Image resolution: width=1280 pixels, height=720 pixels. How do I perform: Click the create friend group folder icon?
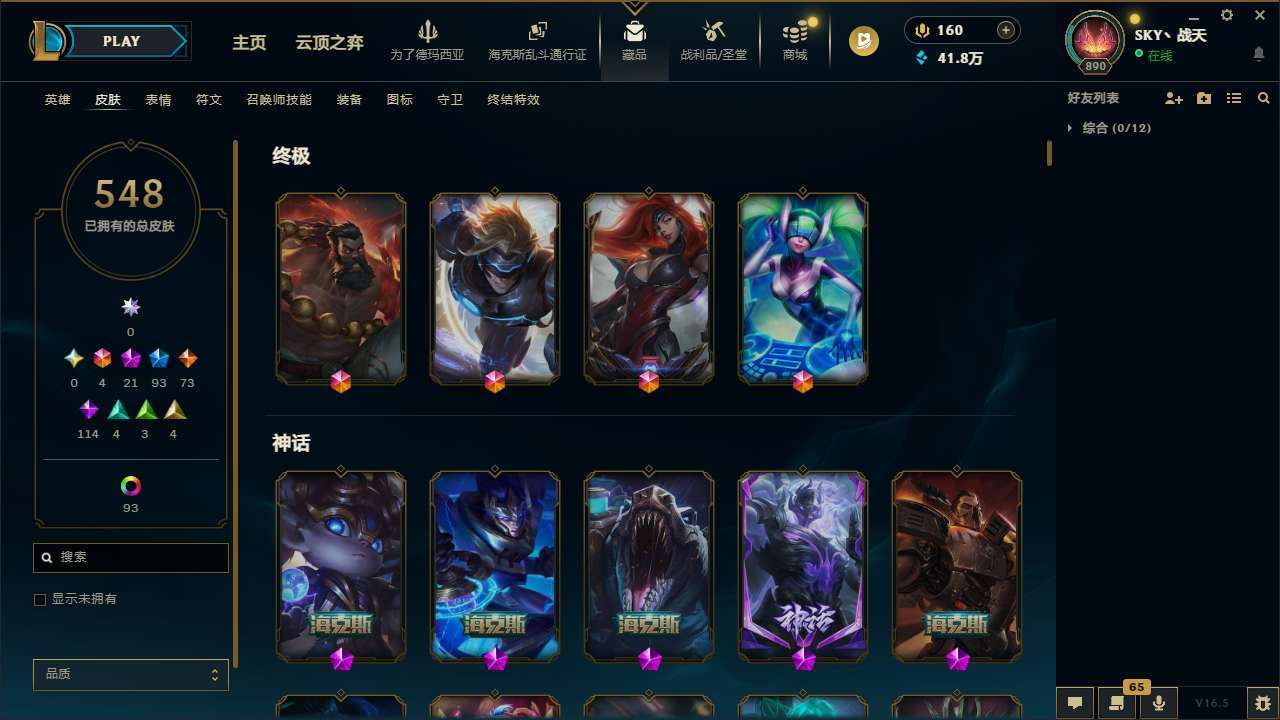pyautogui.click(x=1204, y=98)
